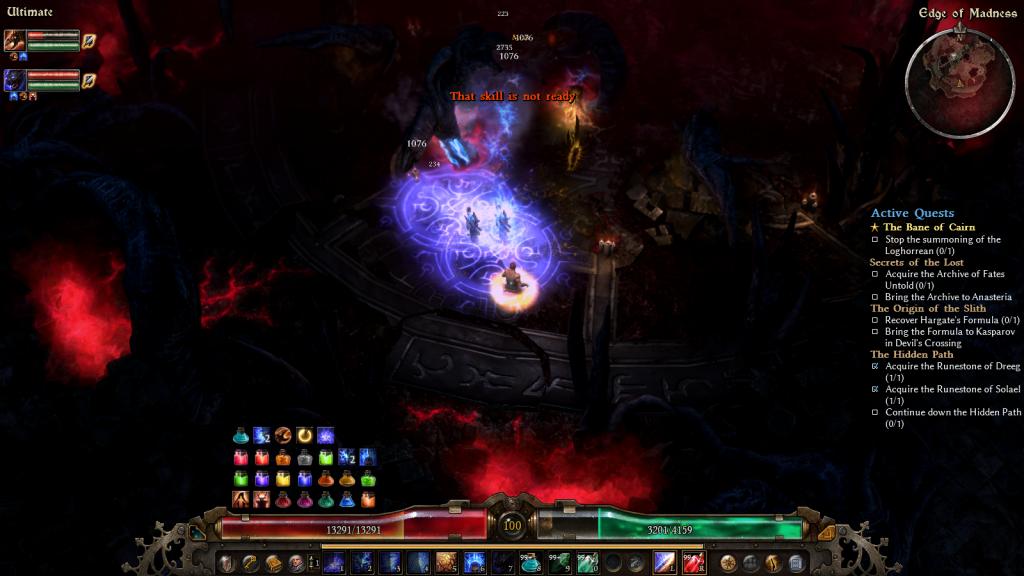The width and height of the screenshot is (1024, 576).
Task: Activate the blue sigil skill in slot 6
Action: pyautogui.click(x=474, y=563)
